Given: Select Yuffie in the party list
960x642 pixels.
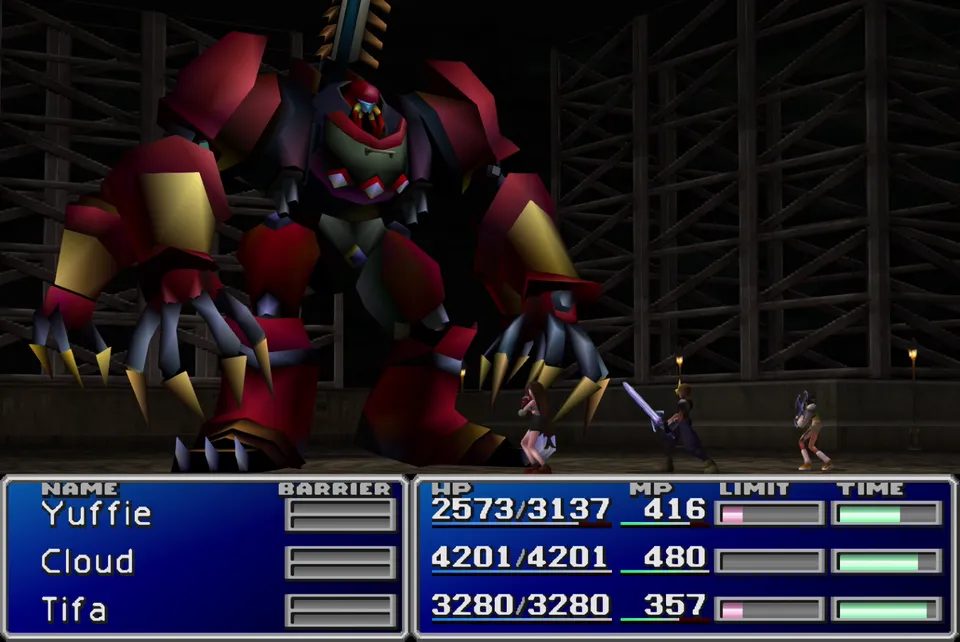Looking at the screenshot, I should (96, 514).
